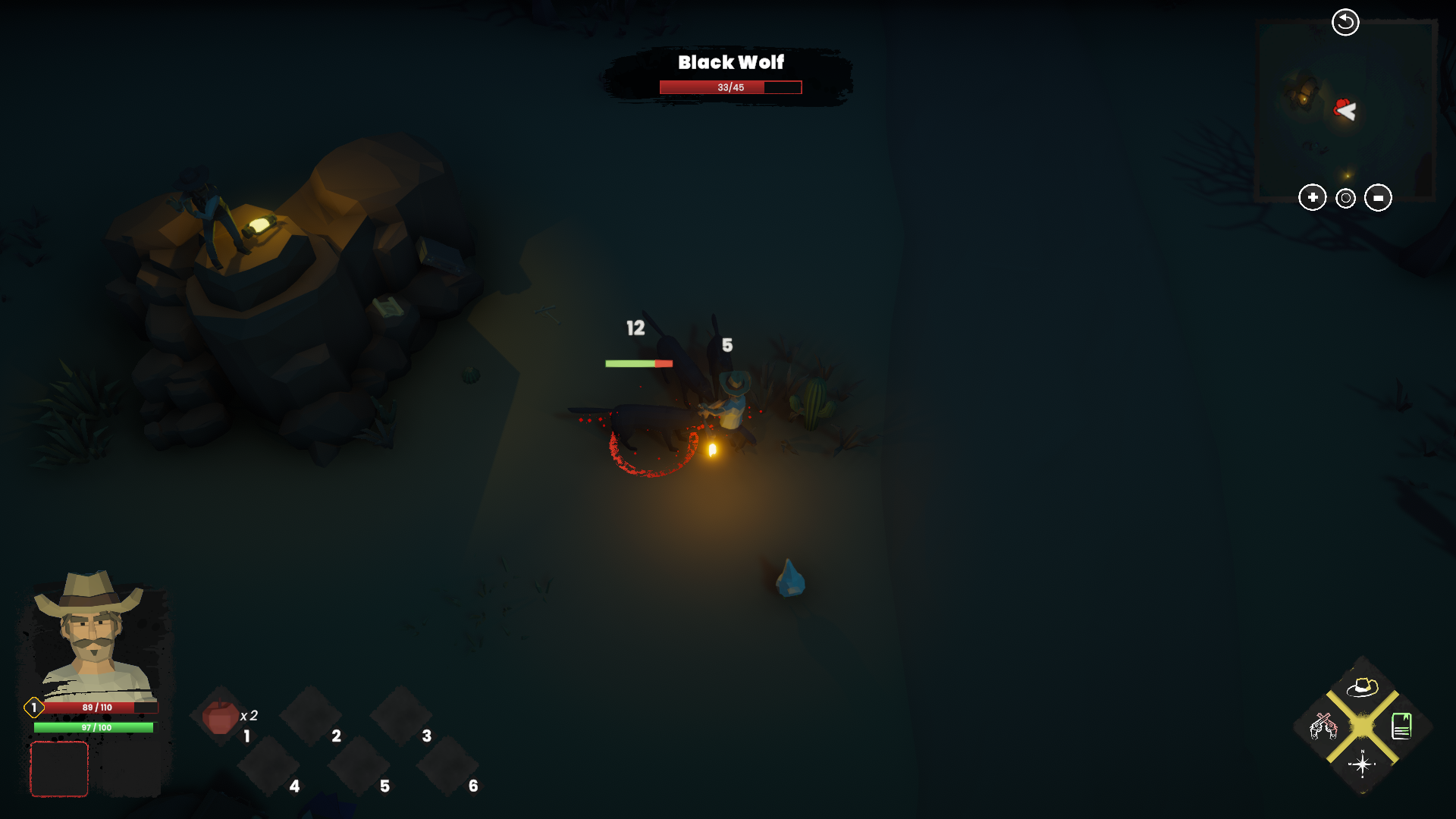Open the crossed revolvers weapons menu
The image size is (1456, 819).
pos(1324,727)
